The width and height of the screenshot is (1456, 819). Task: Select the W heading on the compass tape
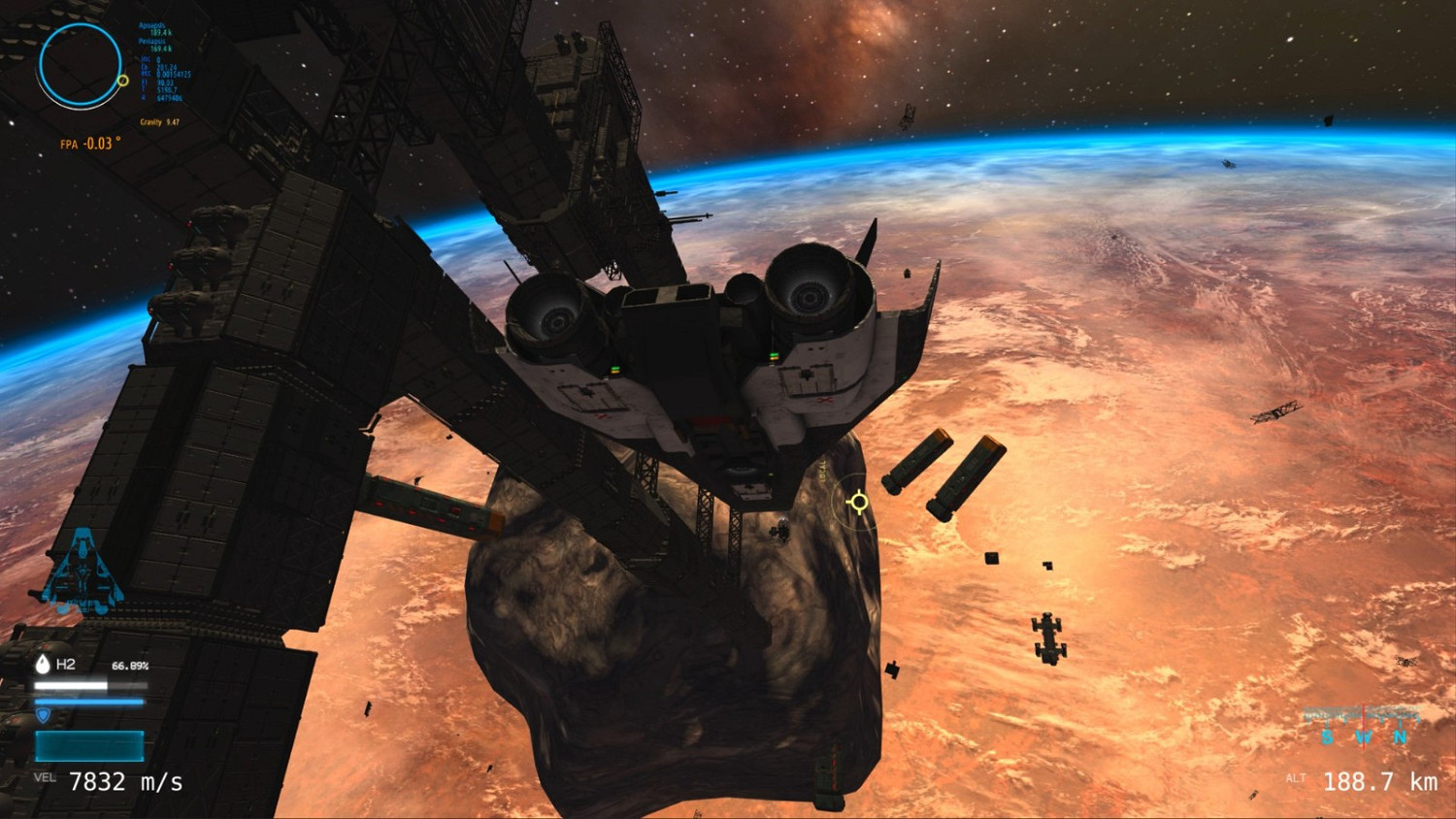(x=1363, y=736)
